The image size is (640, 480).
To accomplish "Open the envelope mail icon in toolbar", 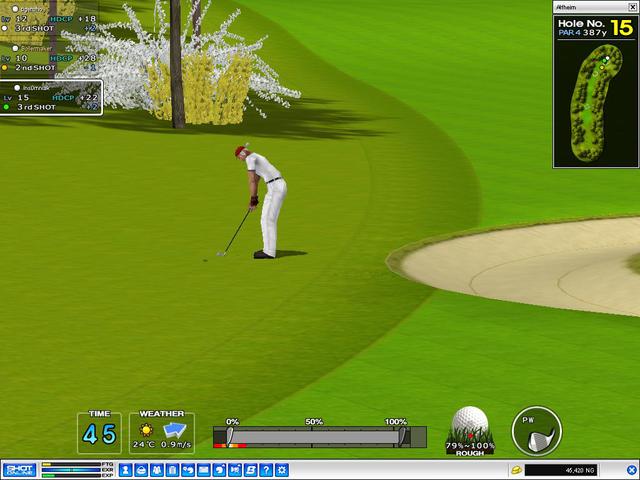I will 203,469.
